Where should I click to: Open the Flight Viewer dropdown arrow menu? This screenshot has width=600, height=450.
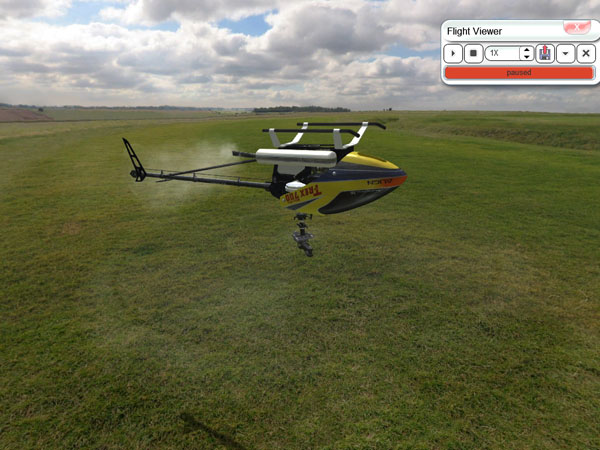click(565, 53)
